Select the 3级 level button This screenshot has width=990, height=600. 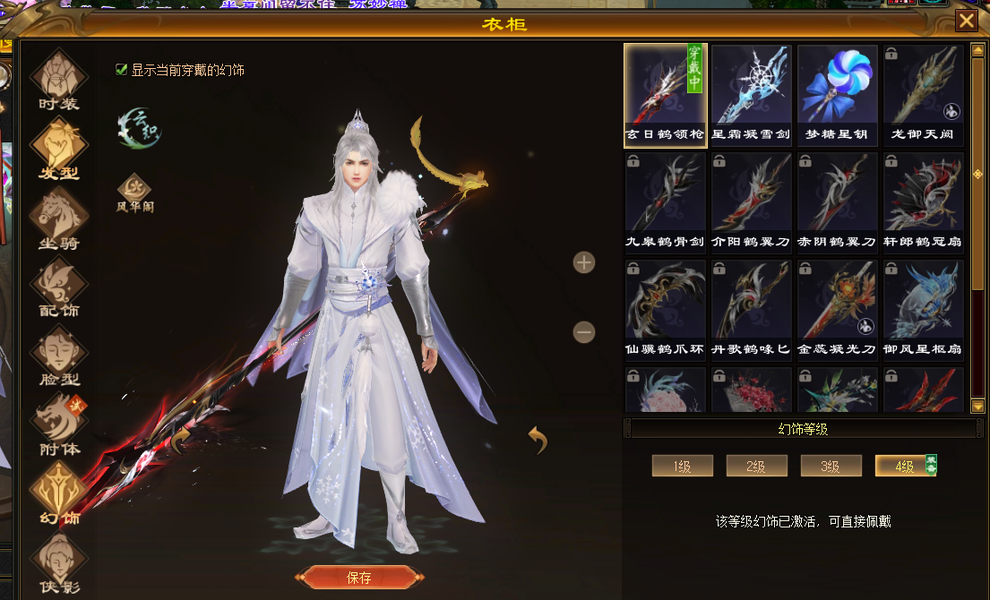[x=830, y=466]
